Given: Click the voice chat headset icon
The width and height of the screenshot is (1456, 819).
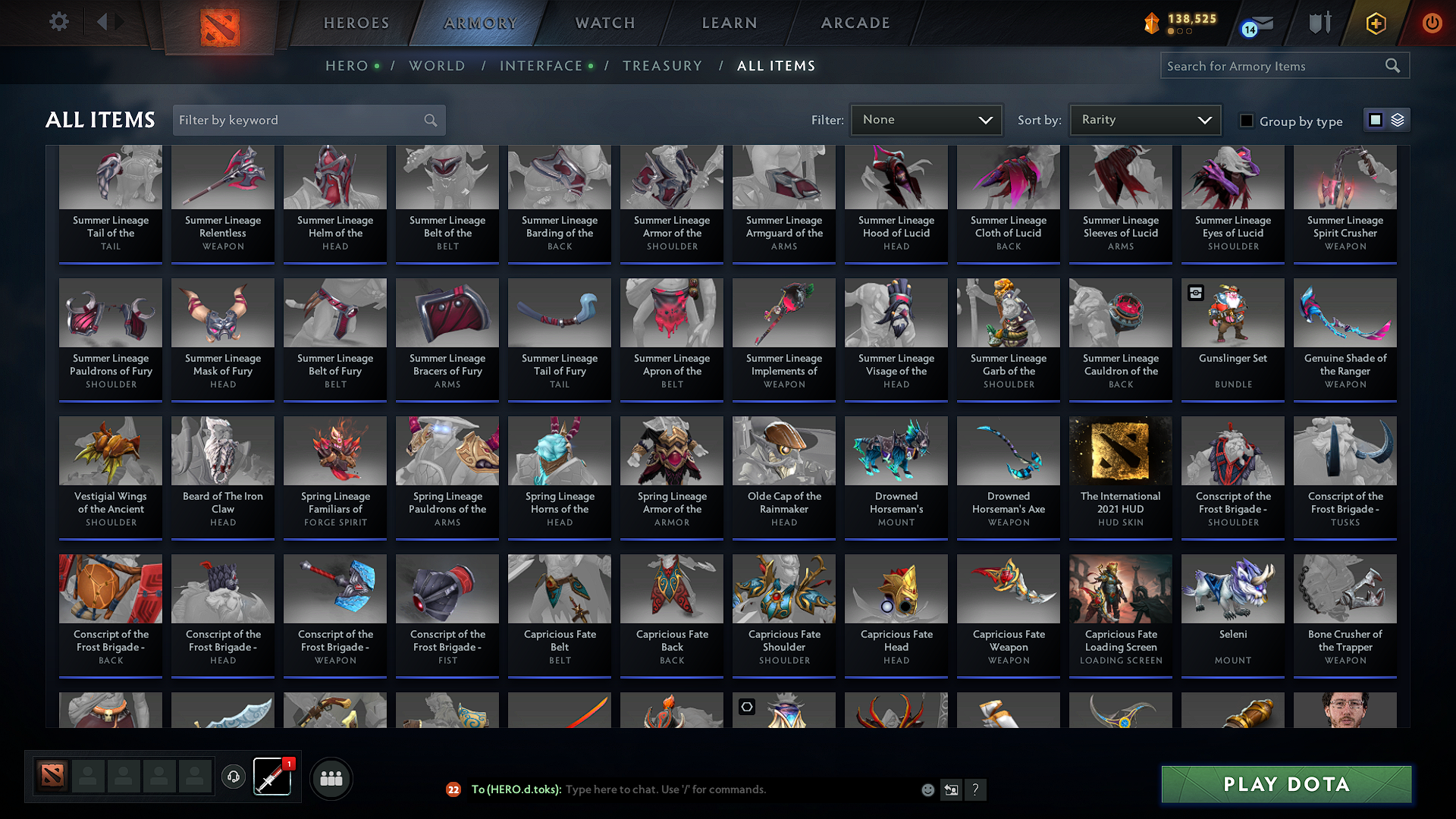Looking at the screenshot, I should pos(234,777).
